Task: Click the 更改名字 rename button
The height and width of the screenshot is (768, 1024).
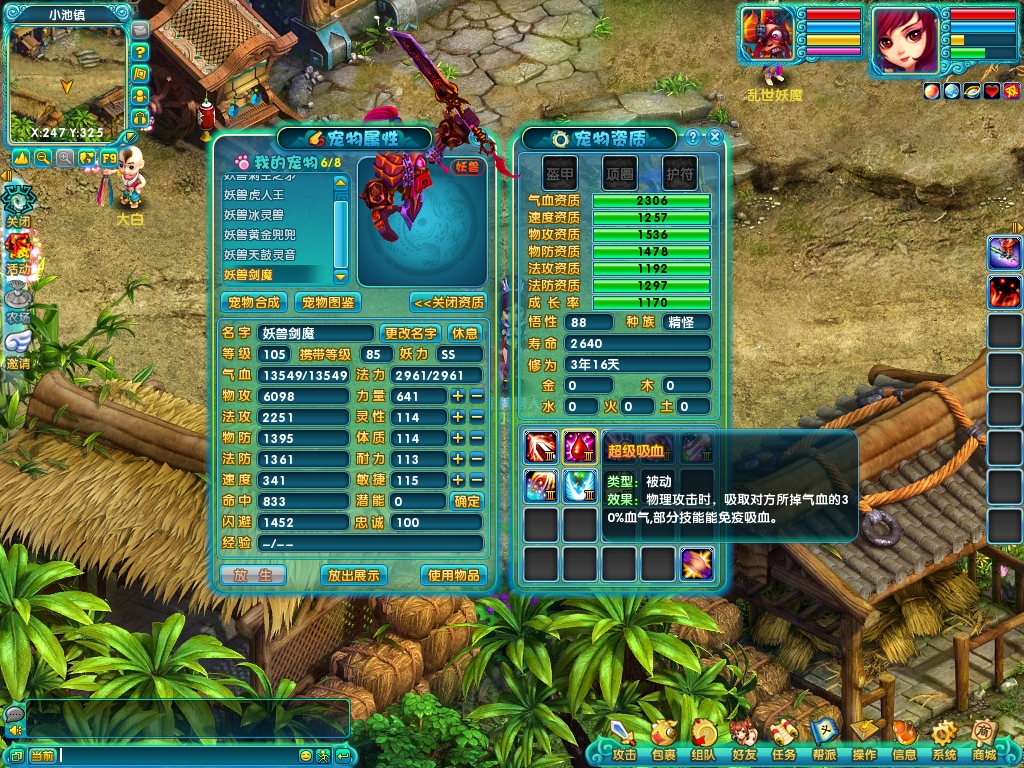Action: [x=411, y=333]
